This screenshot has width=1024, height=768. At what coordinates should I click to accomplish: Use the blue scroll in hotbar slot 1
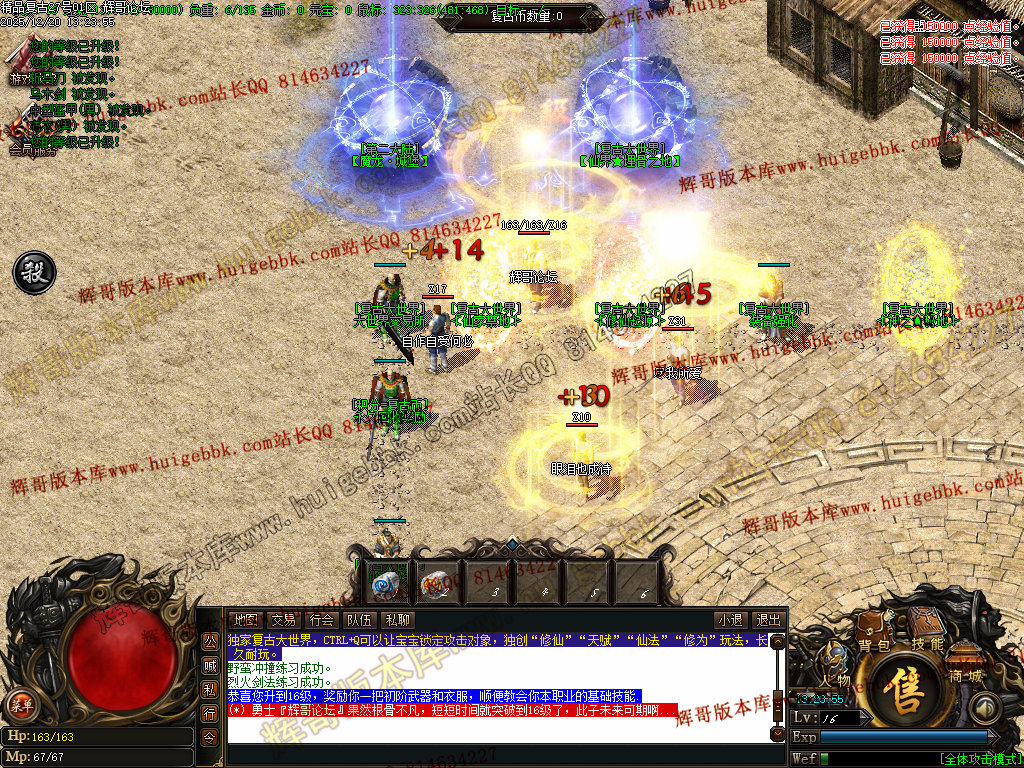(385, 582)
